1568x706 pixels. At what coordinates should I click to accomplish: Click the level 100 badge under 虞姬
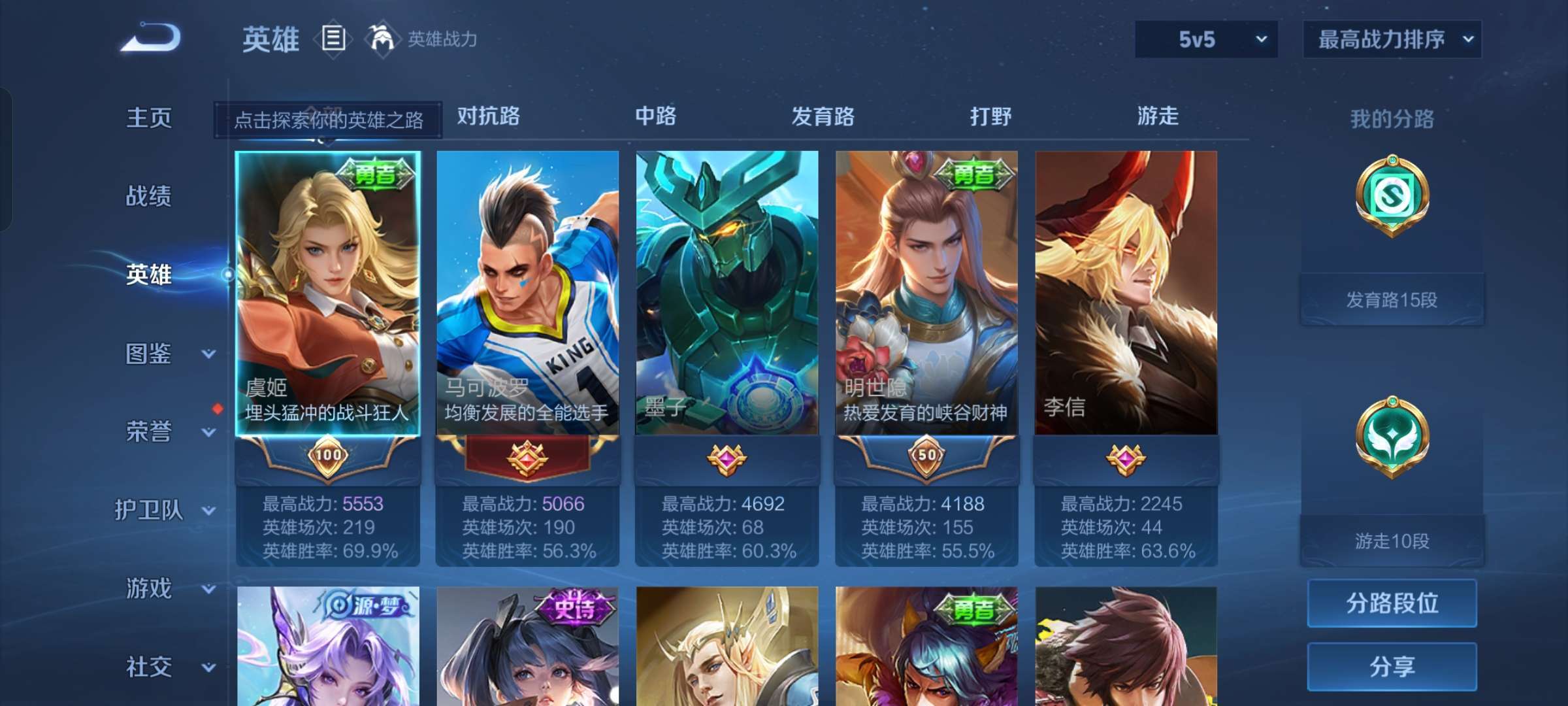[327, 456]
